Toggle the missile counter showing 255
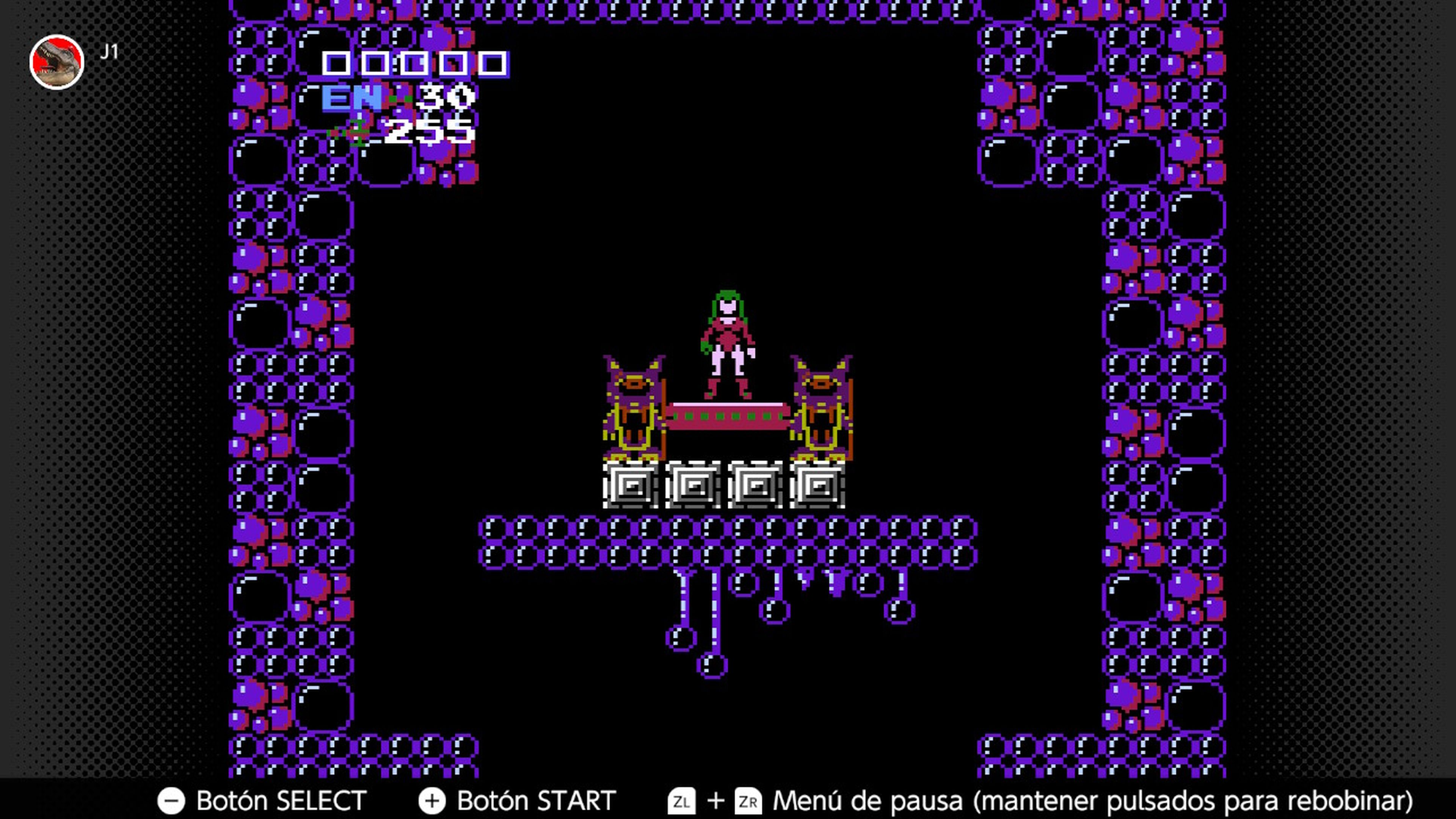Viewport: 1456px width, 819px height. click(430, 131)
